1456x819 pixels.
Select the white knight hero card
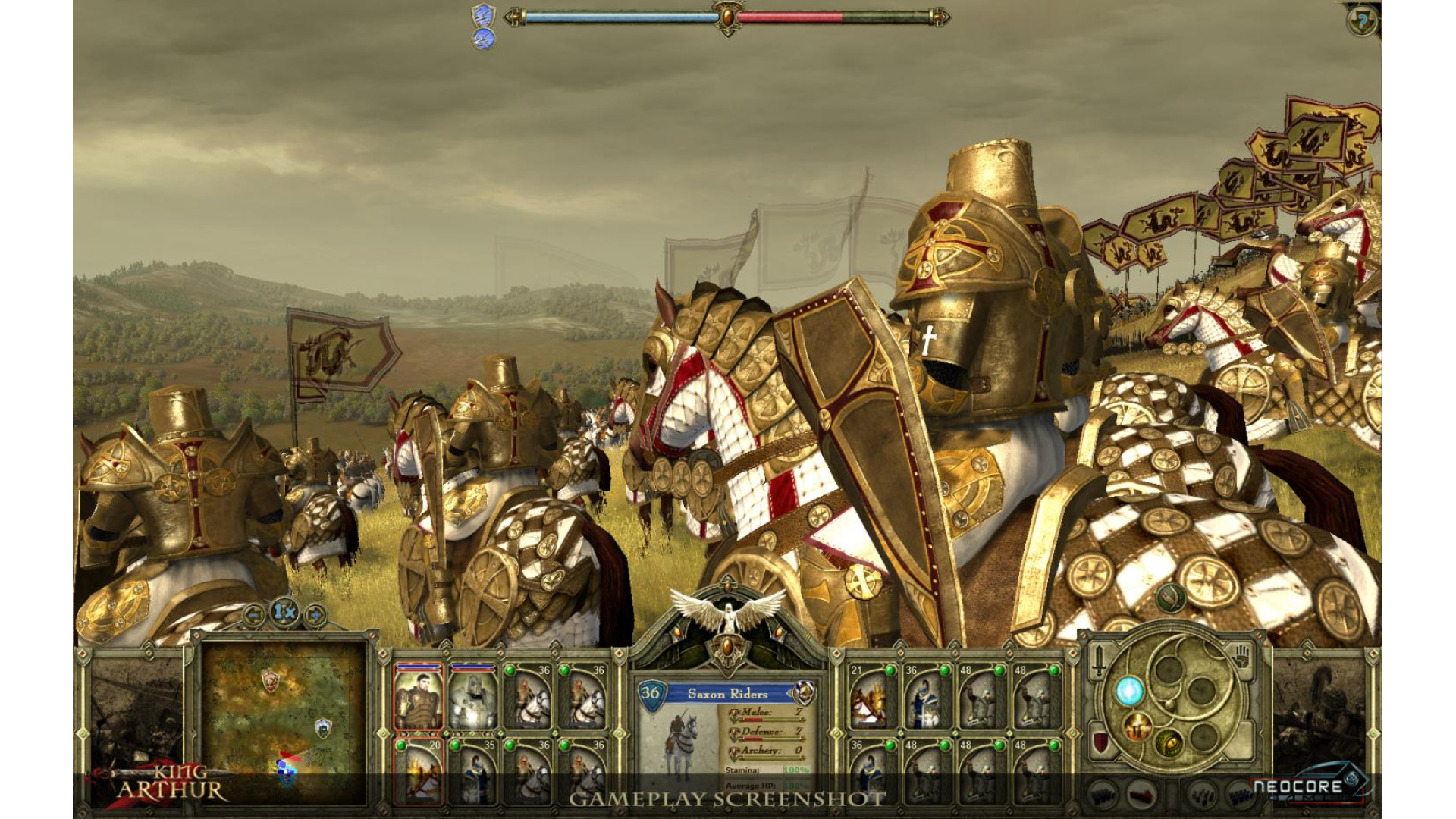tap(472, 697)
